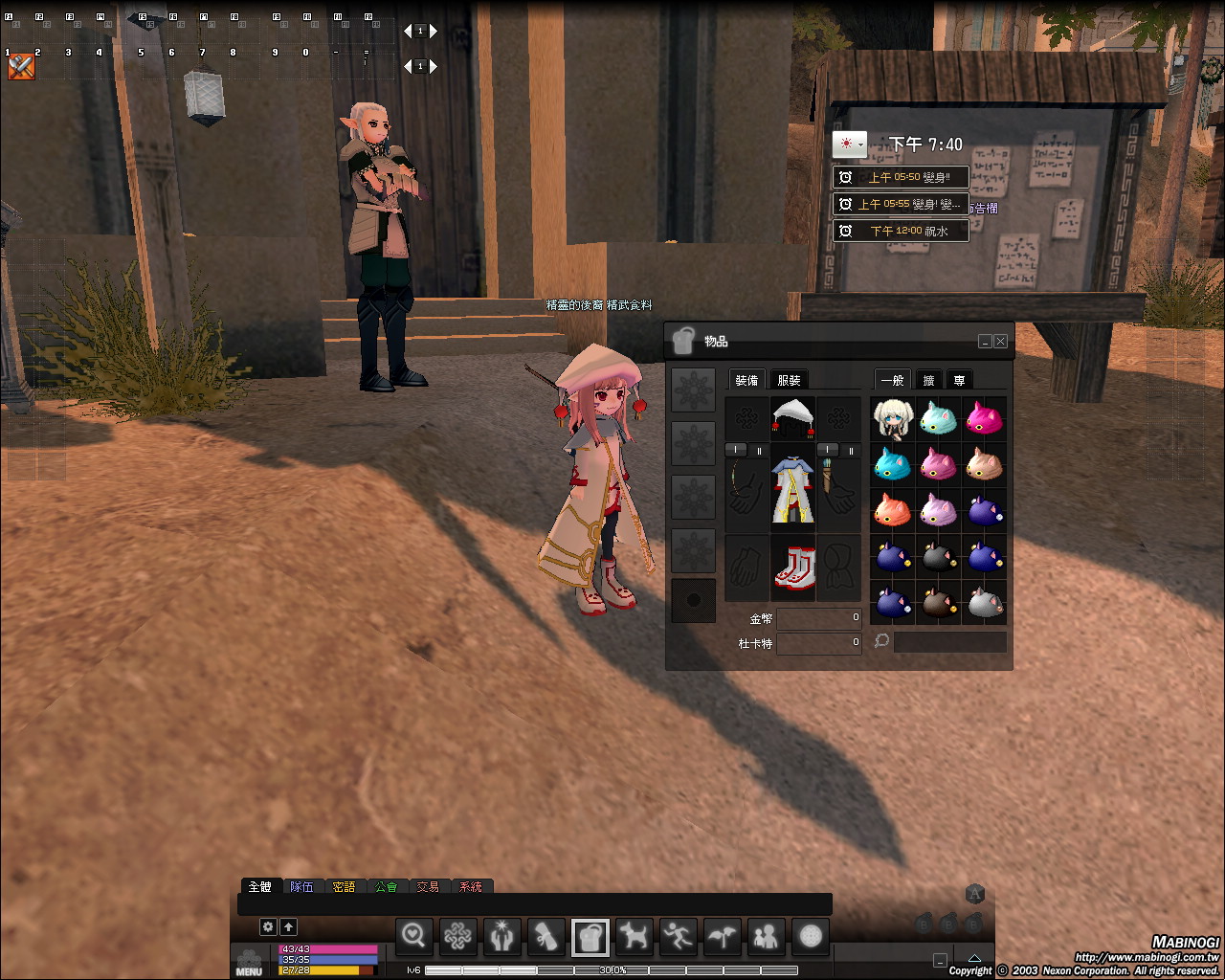Activate the crossed axe and sword hotkey skill
Viewport: 1225px width, 980px height.
point(21,67)
